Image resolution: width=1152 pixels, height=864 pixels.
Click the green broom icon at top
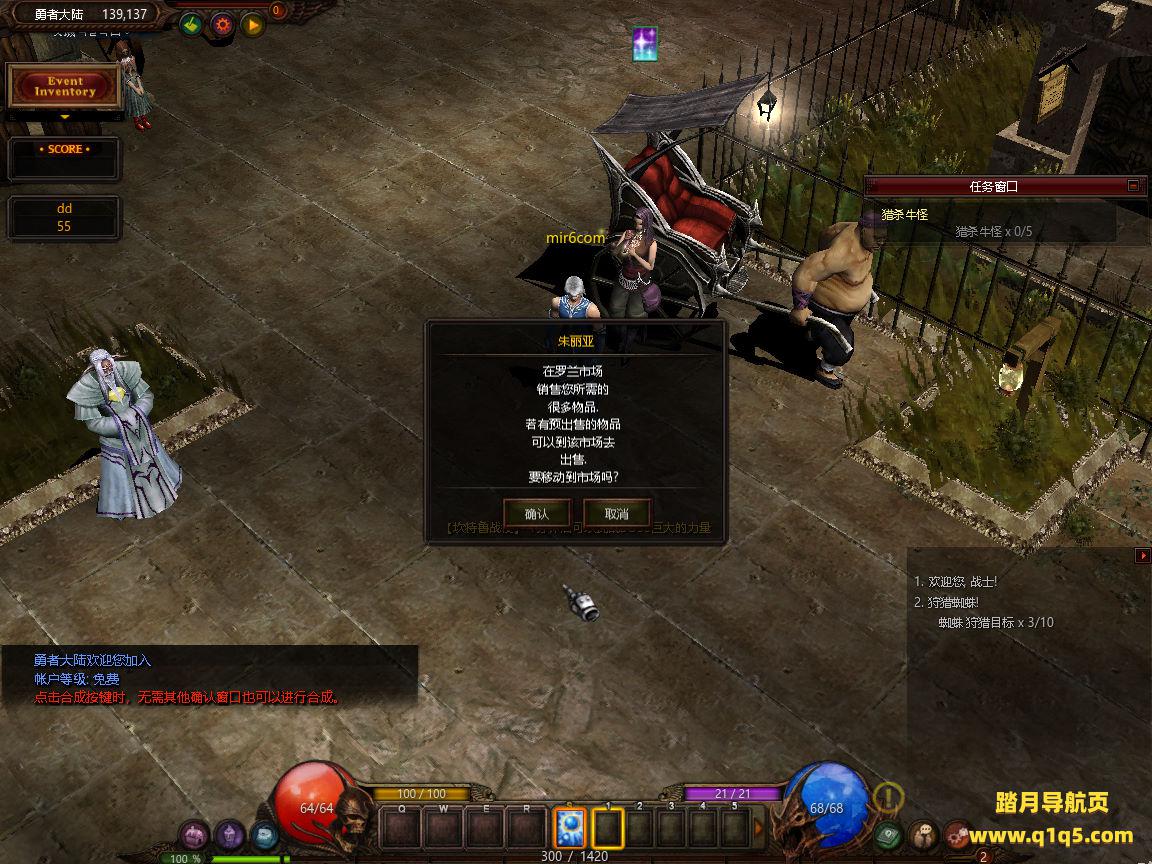point(192,25)
